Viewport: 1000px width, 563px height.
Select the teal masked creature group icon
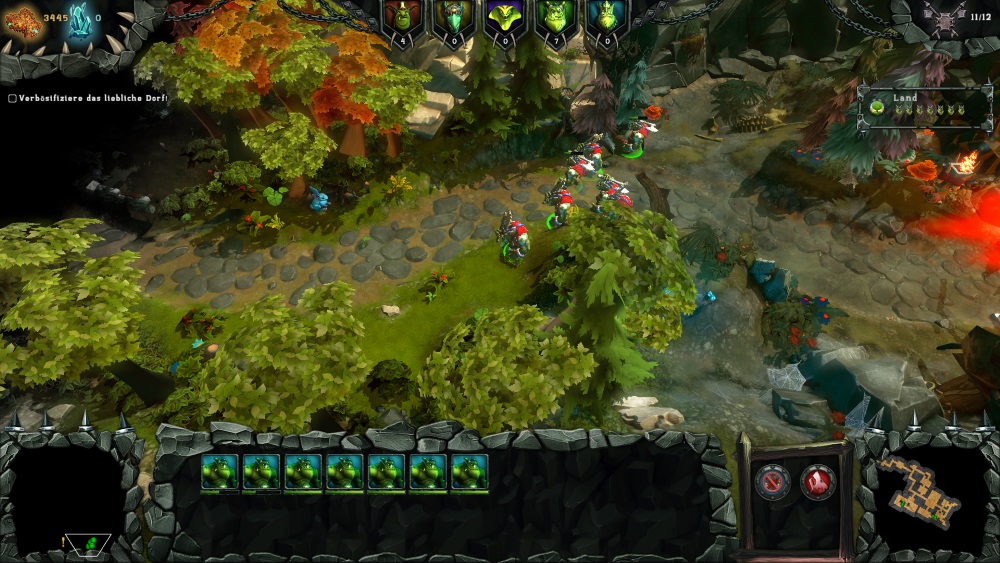(x=454, y=17)
